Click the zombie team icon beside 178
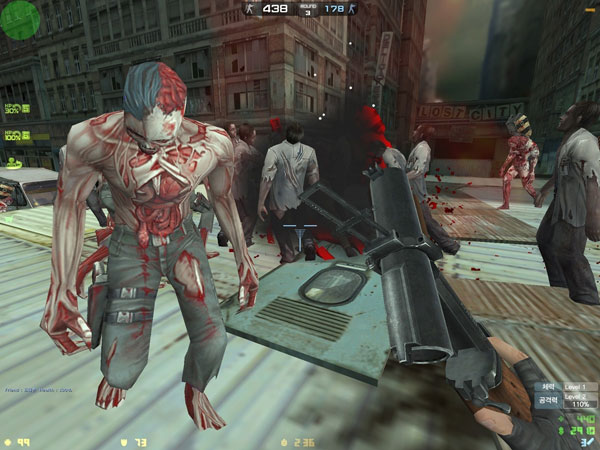 pyautogui.click(x=352, y=9)
